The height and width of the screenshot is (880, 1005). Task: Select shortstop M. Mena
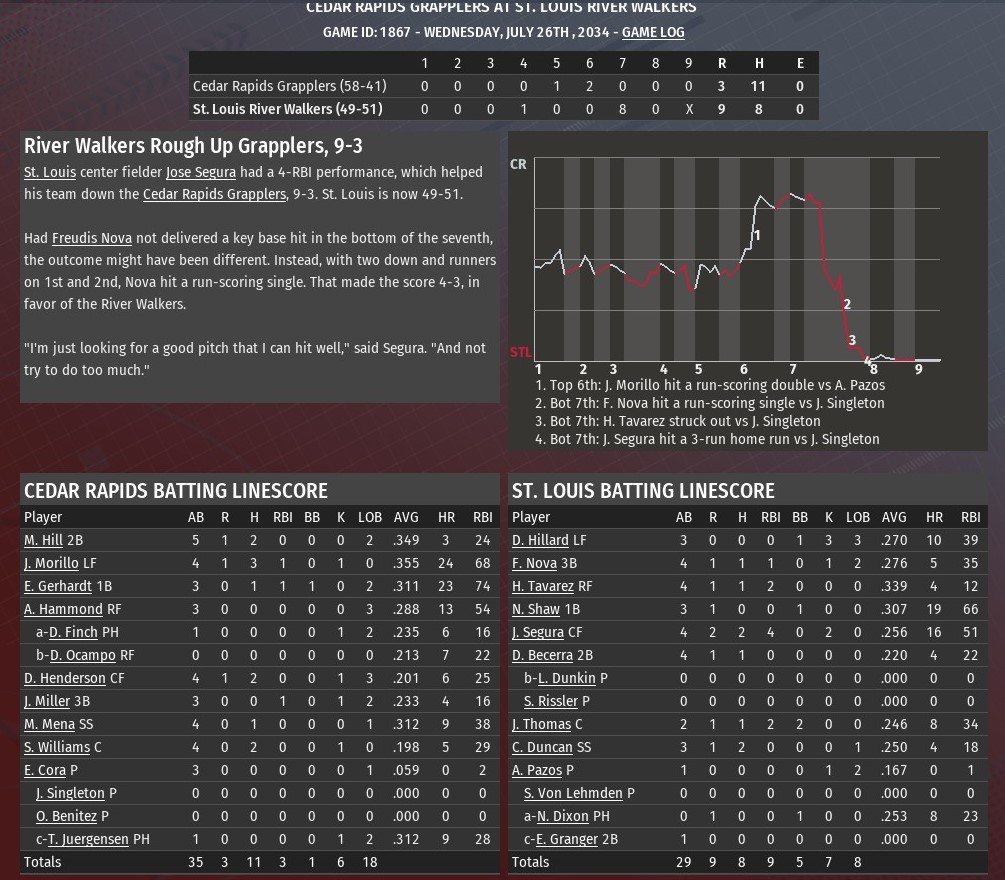(49, 724)
